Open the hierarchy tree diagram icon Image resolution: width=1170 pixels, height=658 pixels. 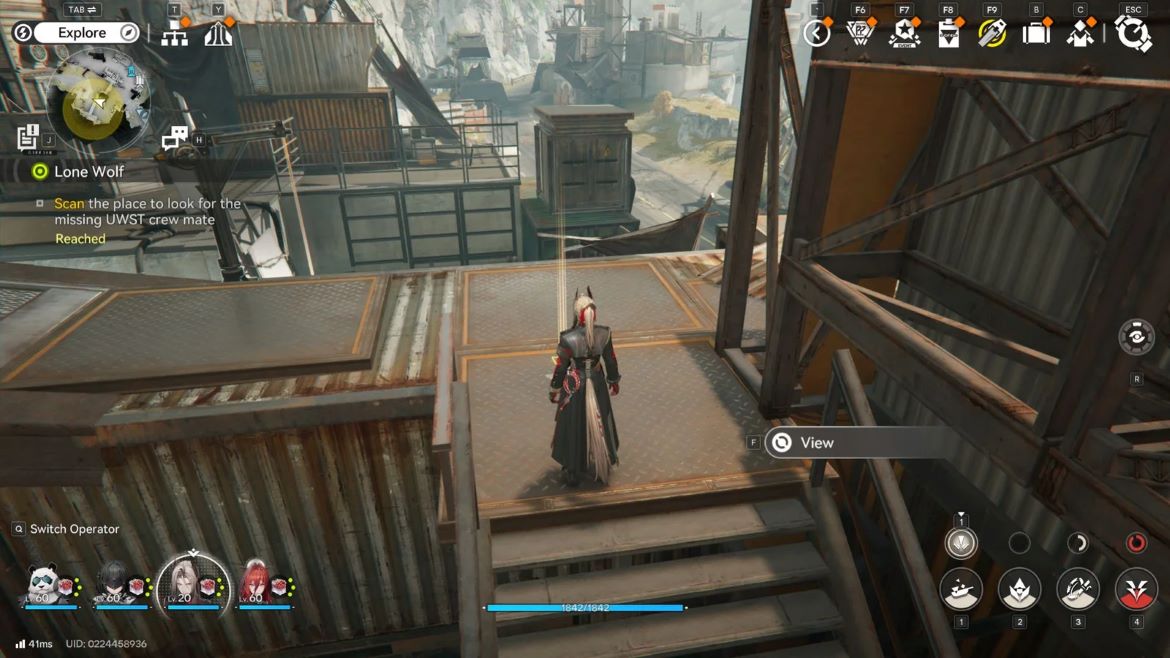[x=175, y=34]
